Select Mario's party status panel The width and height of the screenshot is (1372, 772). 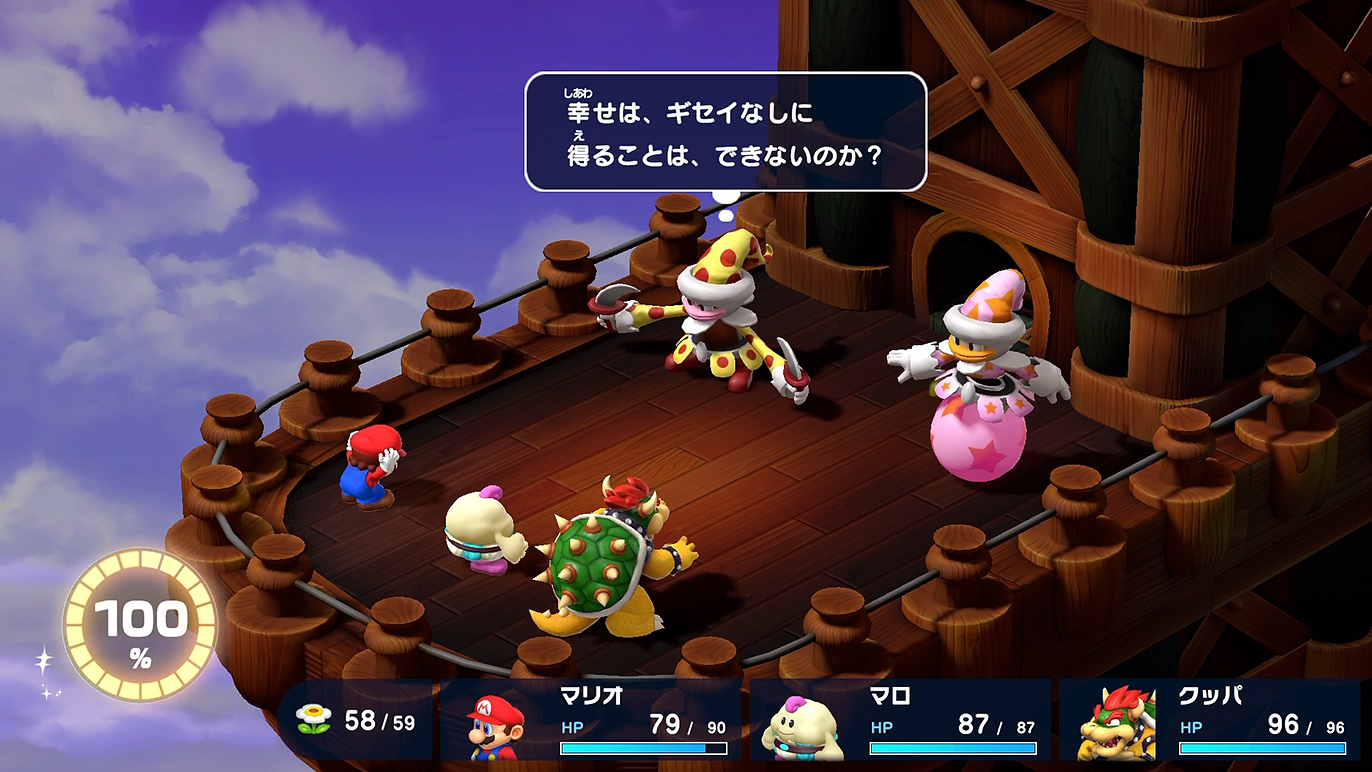pos(594,720)
